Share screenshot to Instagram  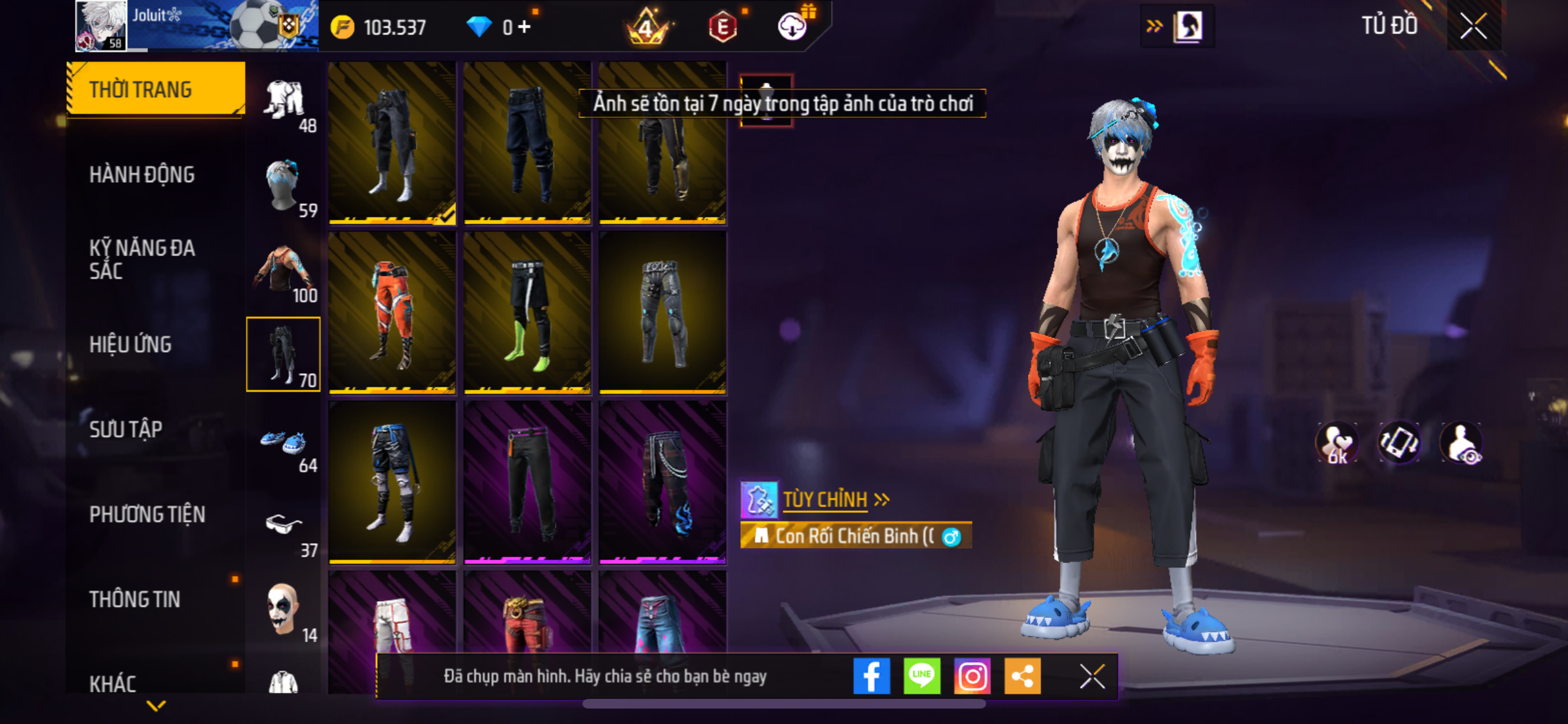pos(971,676)
